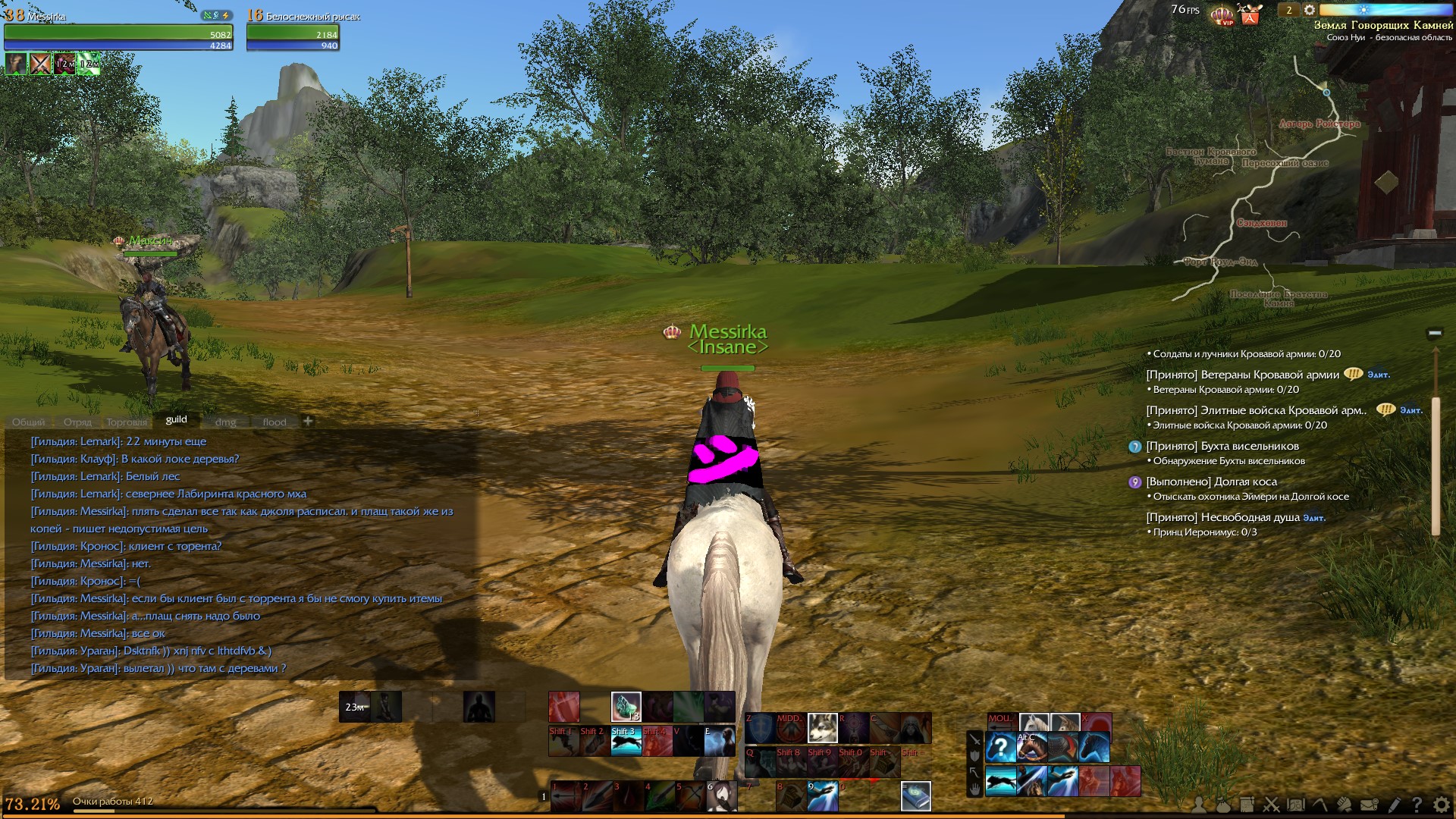Switch to the guild chat tab
The height and width of the screenshot is (819, 1456).
coord(176,419)
